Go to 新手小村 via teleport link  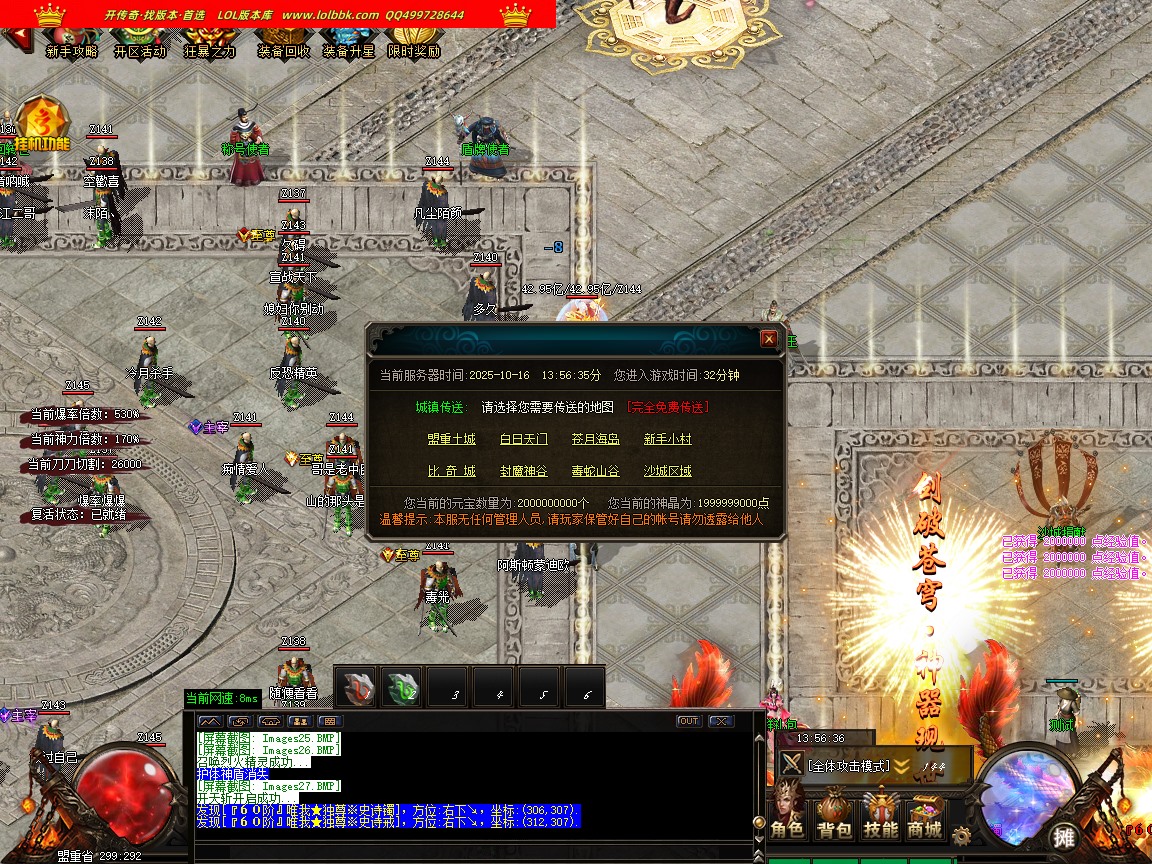coord(667,439)
